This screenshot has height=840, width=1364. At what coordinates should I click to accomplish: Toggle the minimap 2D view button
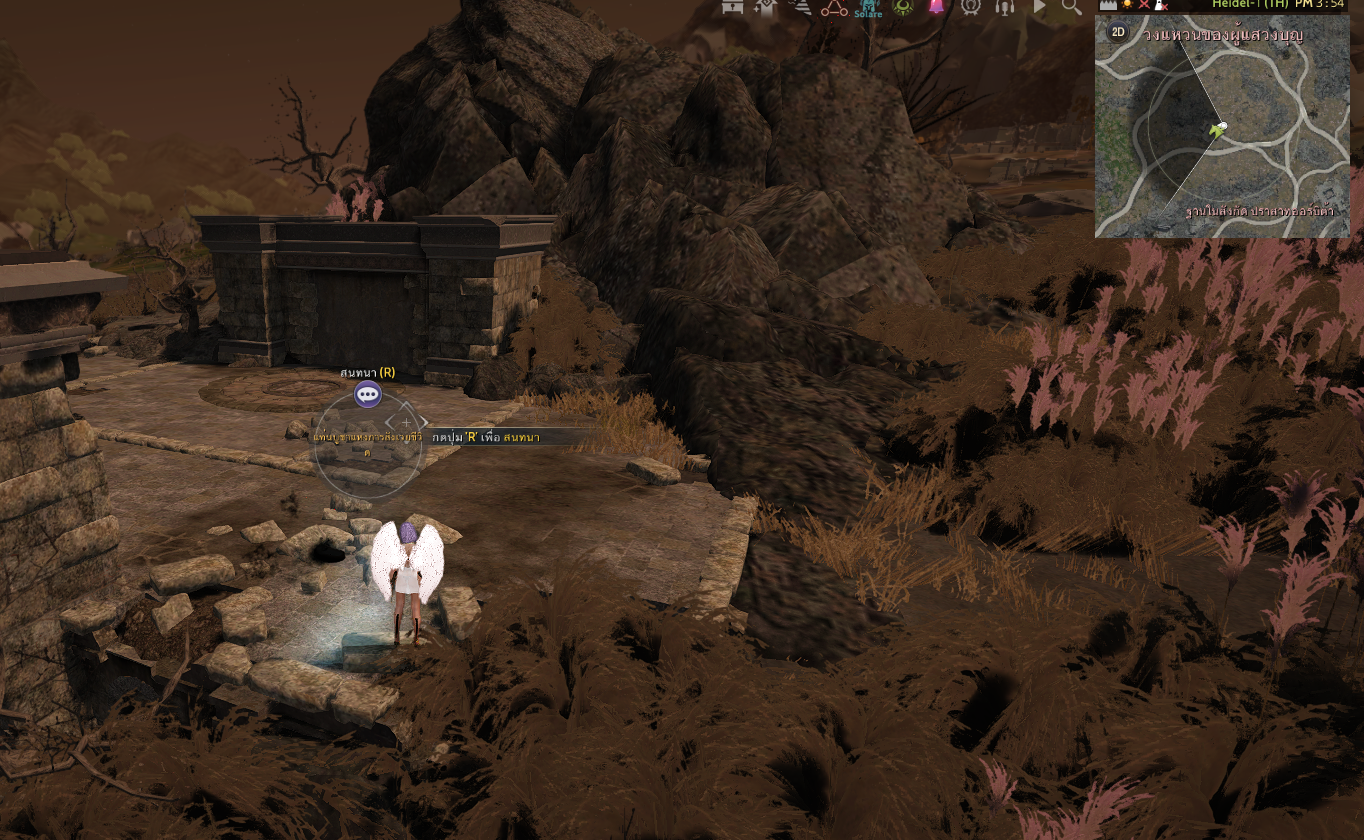[1118, 32]
